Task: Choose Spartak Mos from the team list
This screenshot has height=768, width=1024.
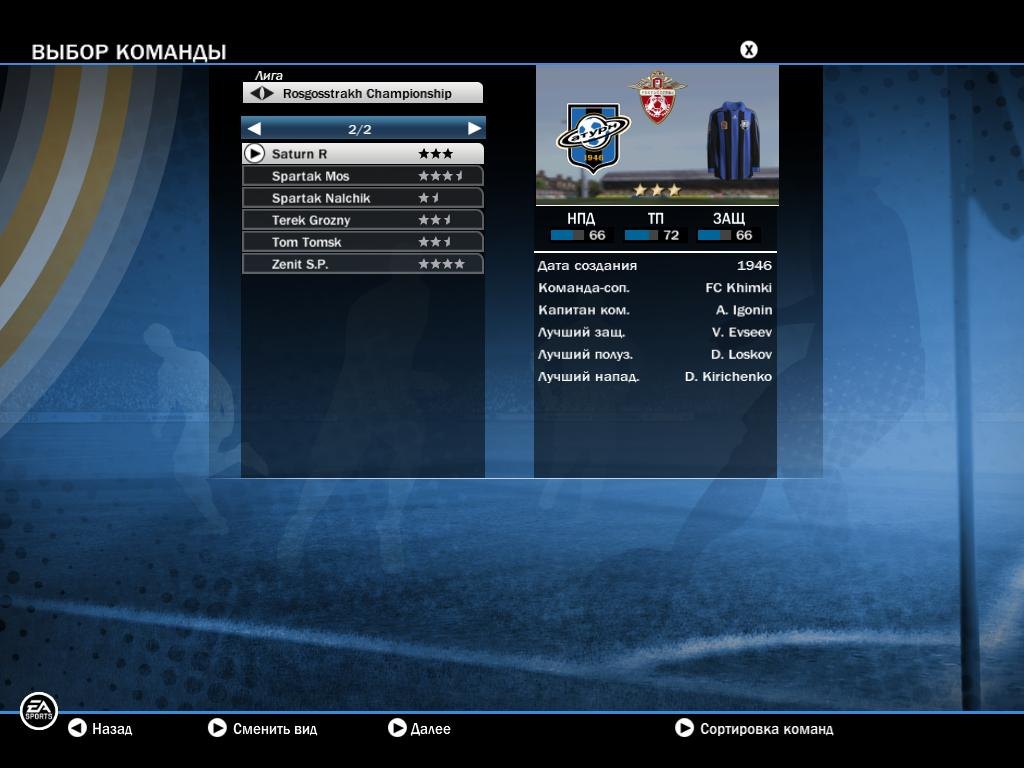Action: click(x=362, y=176)
